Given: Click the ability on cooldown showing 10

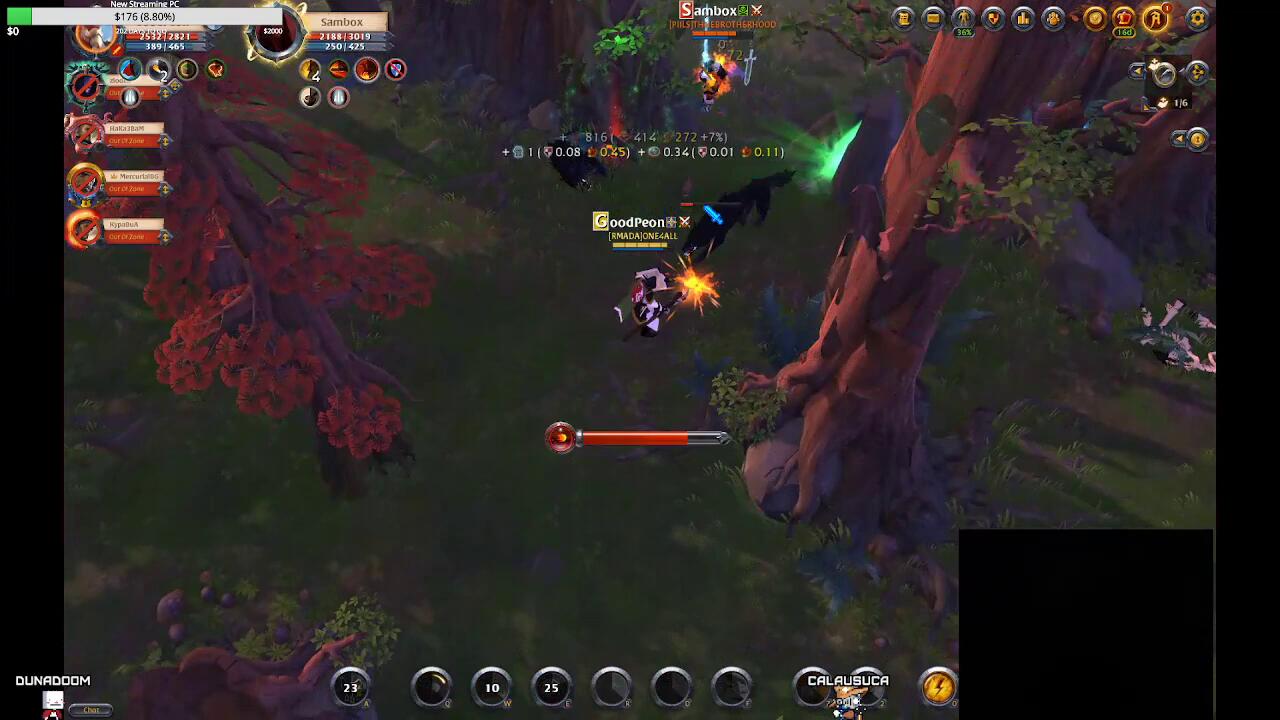Looking at the screenshot, I should [x=492, y=687].
